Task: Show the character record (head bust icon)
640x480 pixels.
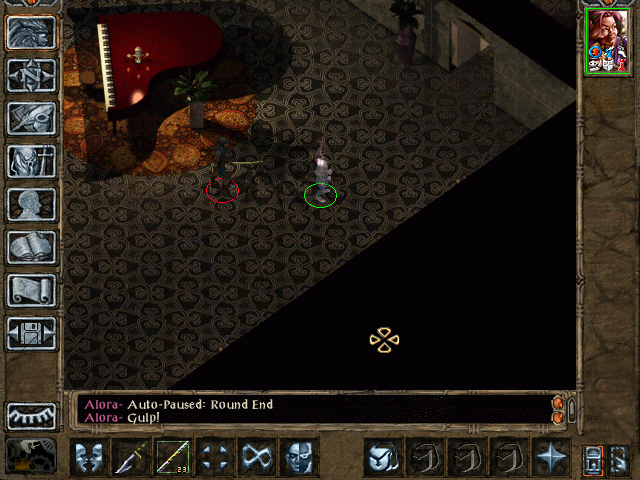Action: (x=31, y=204)
